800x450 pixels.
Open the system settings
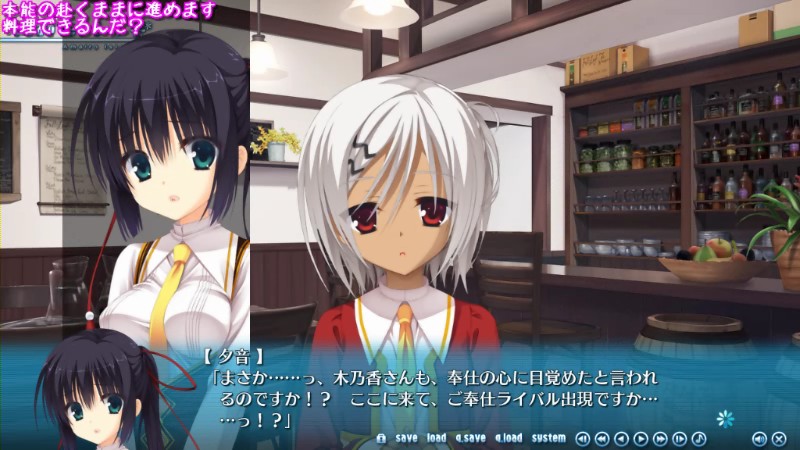pos(548,438)
